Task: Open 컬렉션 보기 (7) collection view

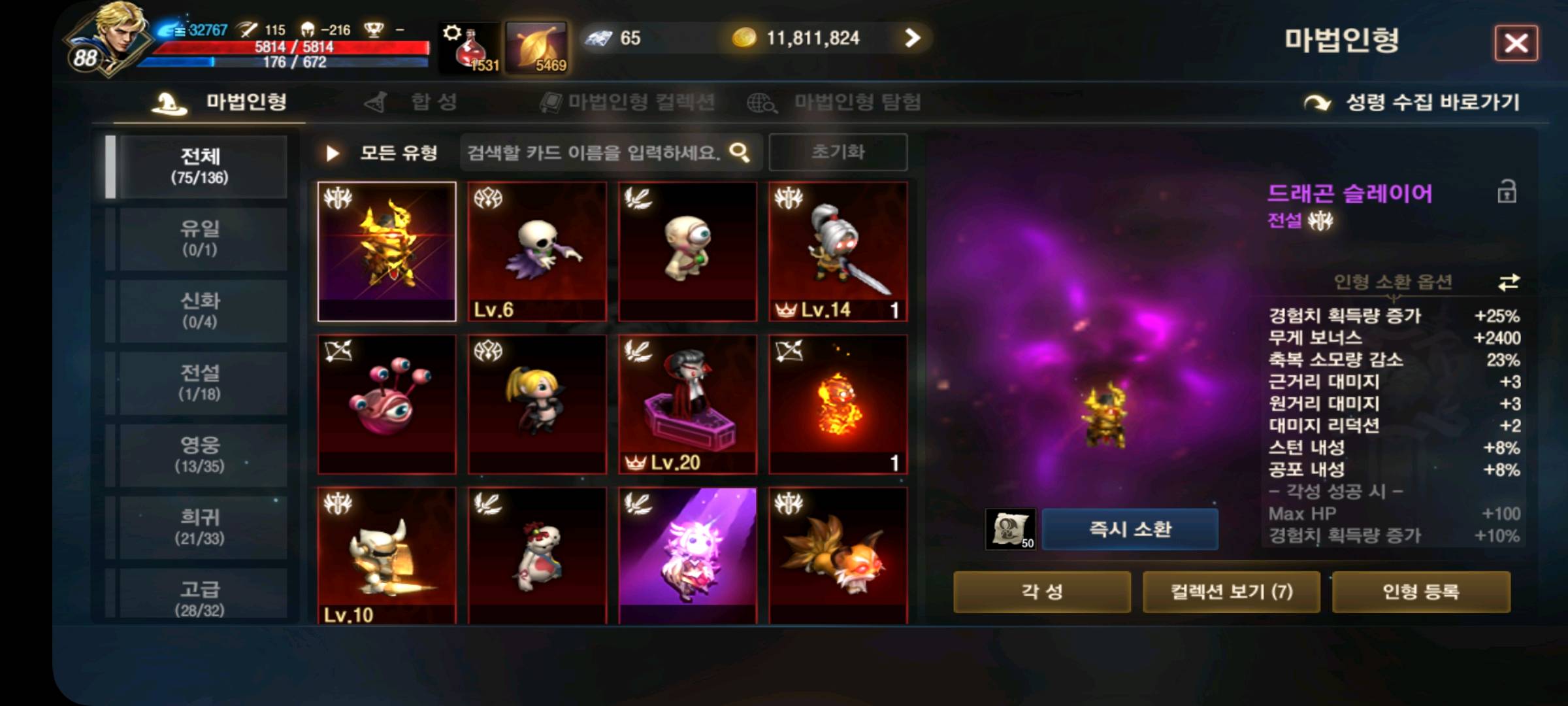Action: point(1231,592)
